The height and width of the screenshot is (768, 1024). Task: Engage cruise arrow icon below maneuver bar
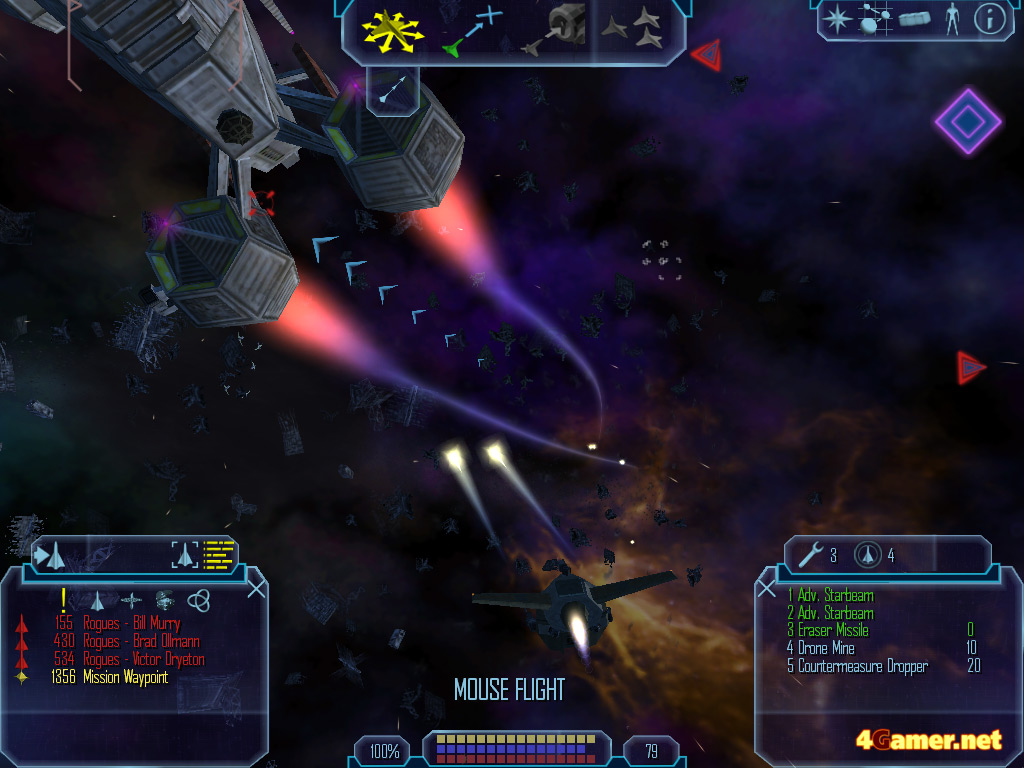point(392,87)
